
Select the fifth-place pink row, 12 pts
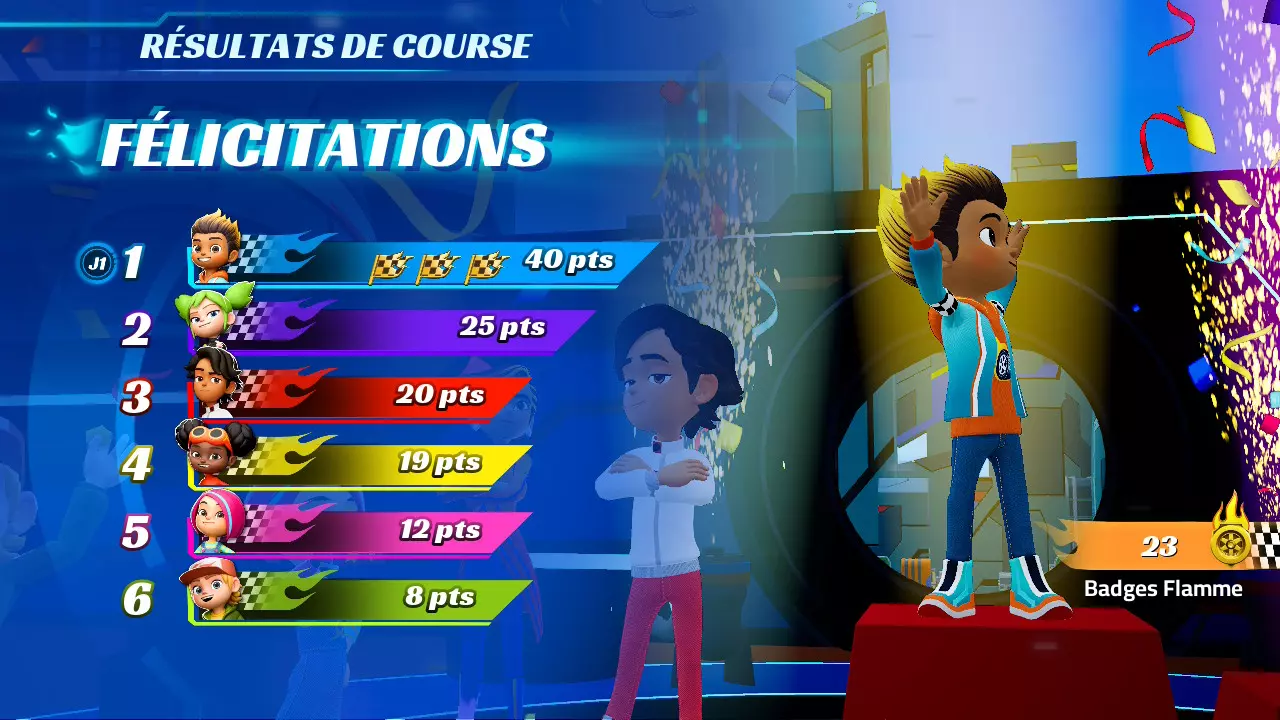point(360,531)
